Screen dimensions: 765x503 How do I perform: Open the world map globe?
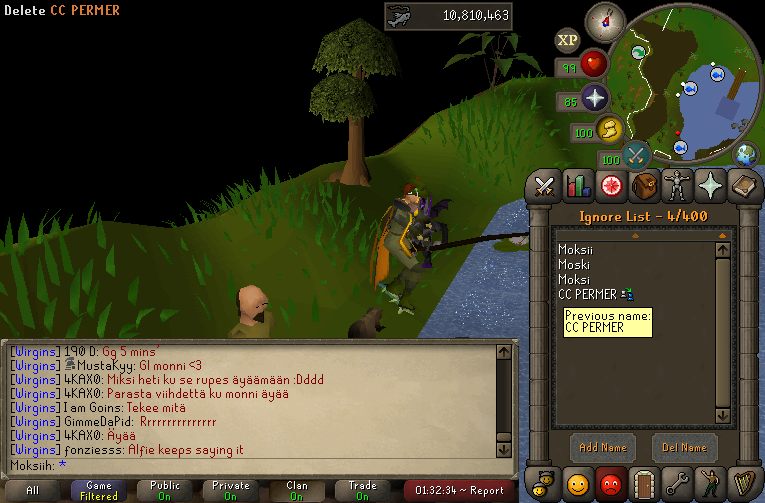(x=746, y=155)
